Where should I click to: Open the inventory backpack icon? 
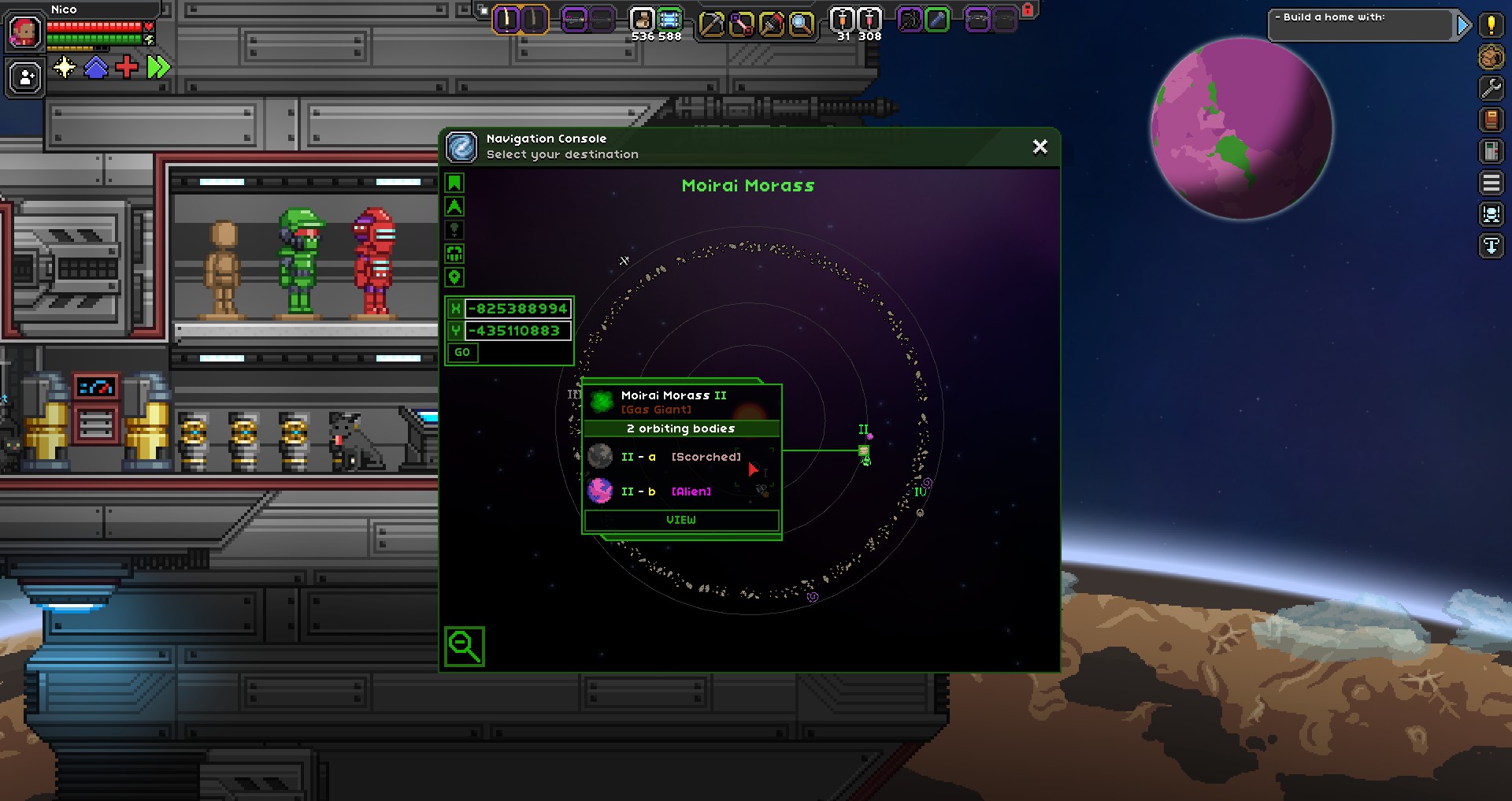tap(1491, 57)
